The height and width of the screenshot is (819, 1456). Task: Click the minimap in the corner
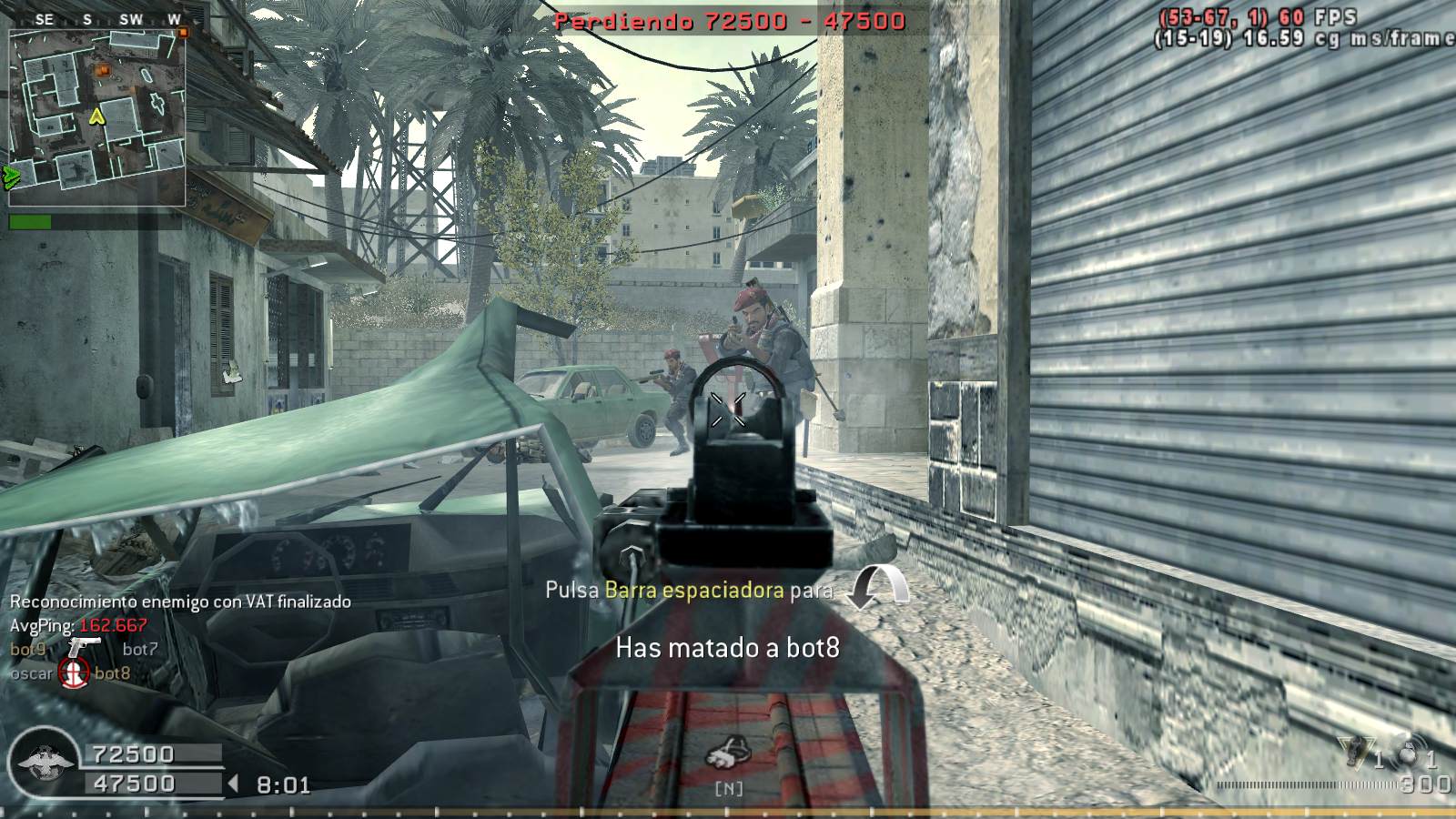pos(96,117)
